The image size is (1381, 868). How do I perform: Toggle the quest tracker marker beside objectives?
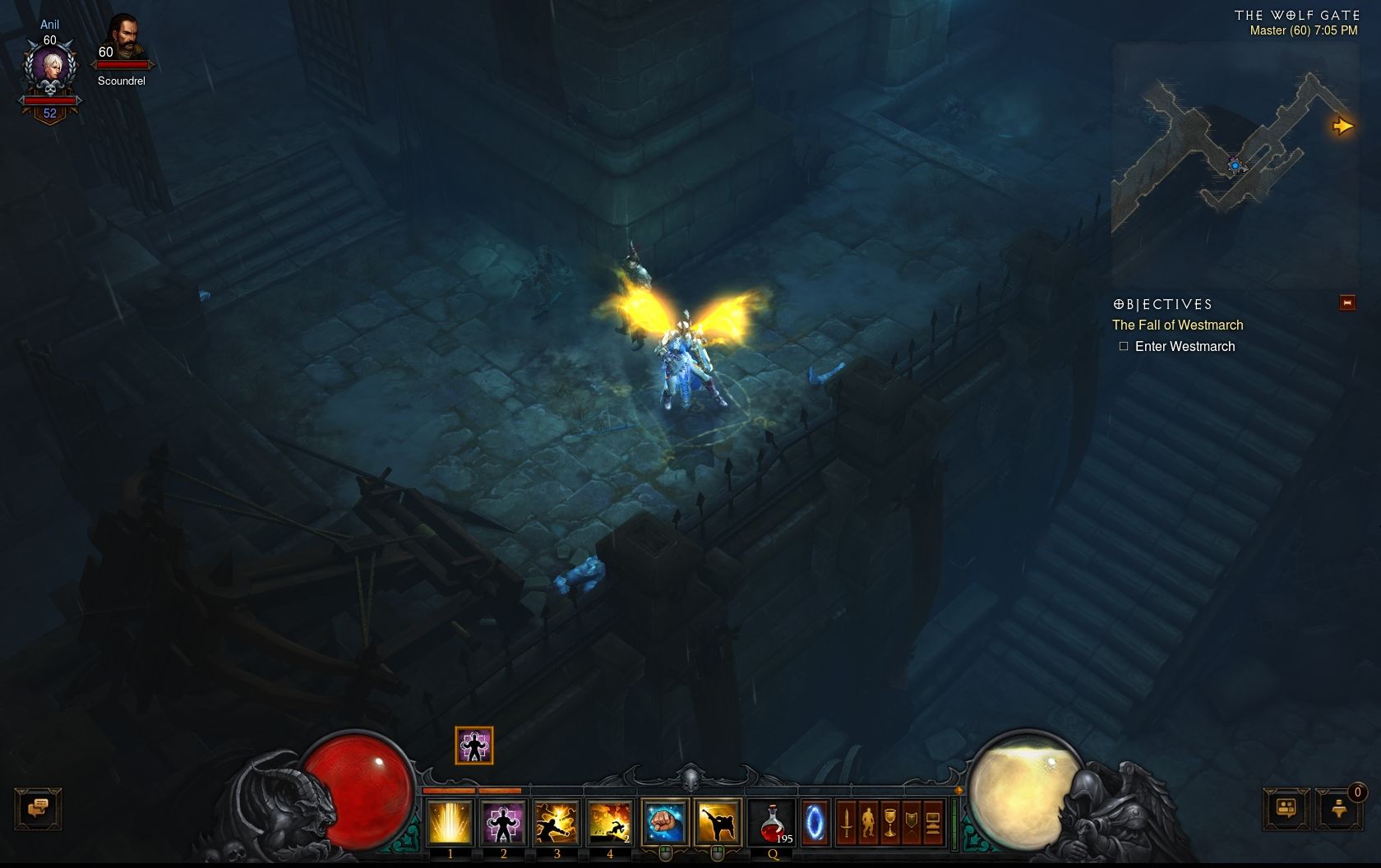1347,302
